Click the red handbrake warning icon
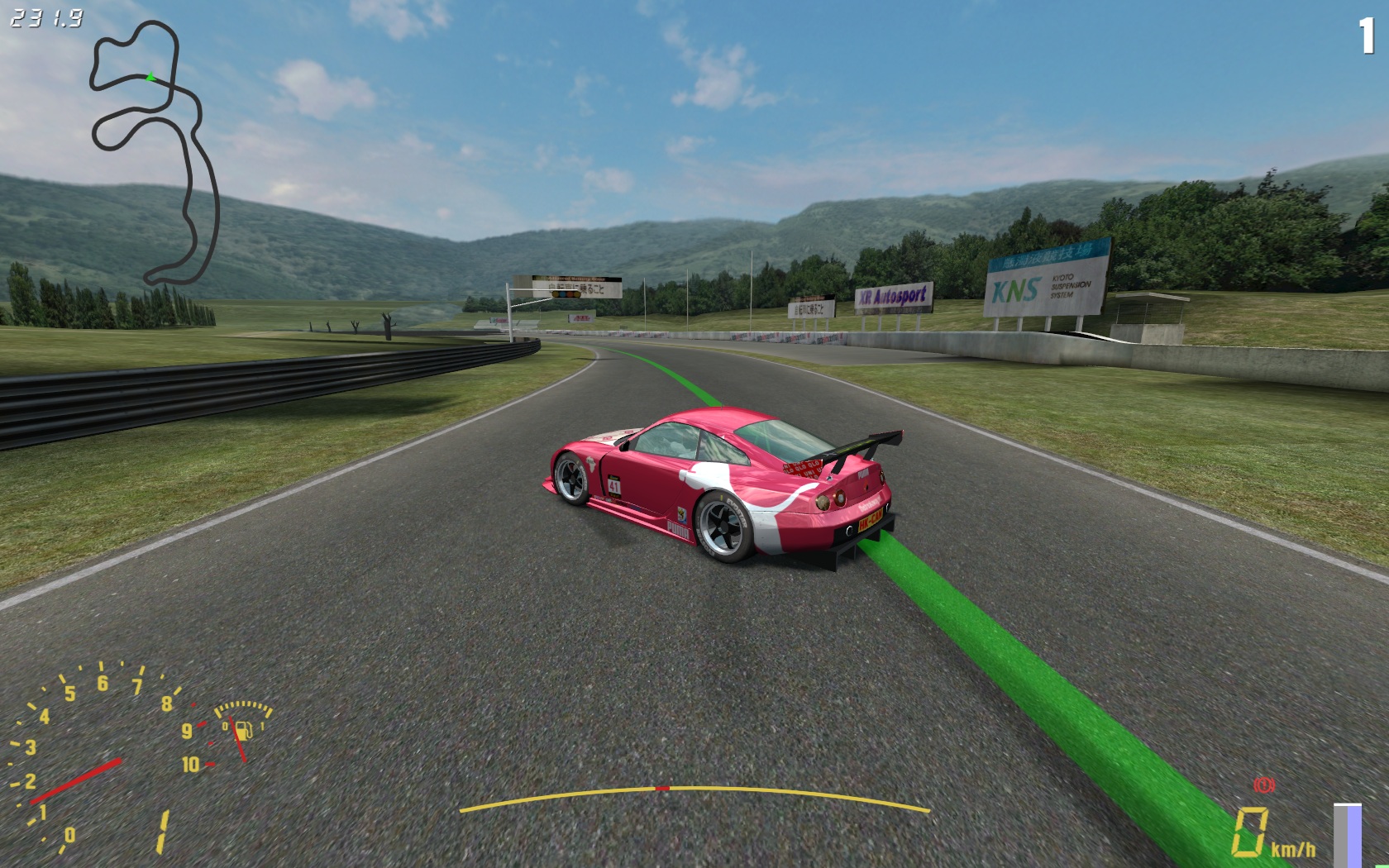The height and width of the screenshot is (868, 1389). coord(1263,784)
